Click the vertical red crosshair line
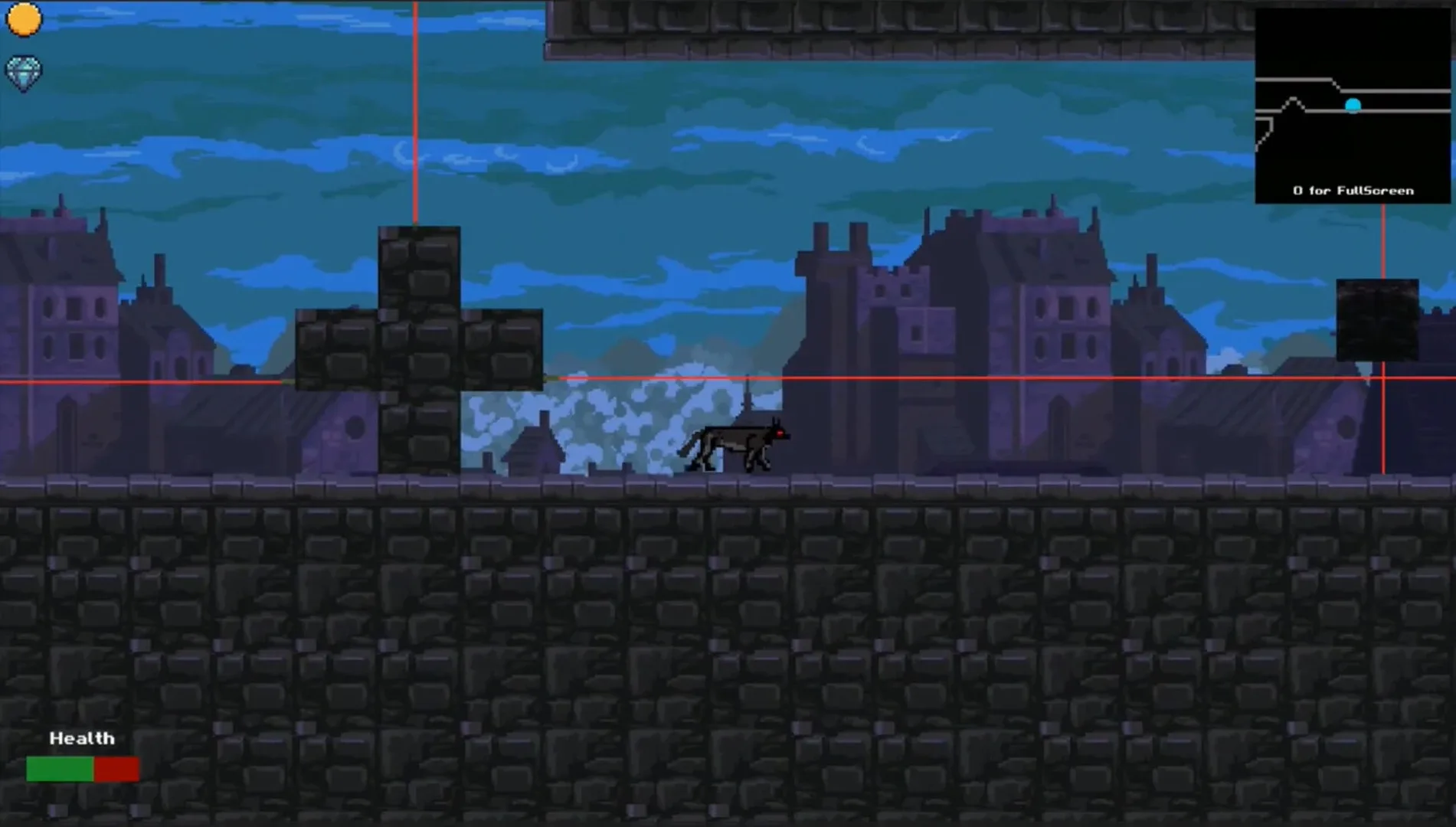 click(414, 115)
